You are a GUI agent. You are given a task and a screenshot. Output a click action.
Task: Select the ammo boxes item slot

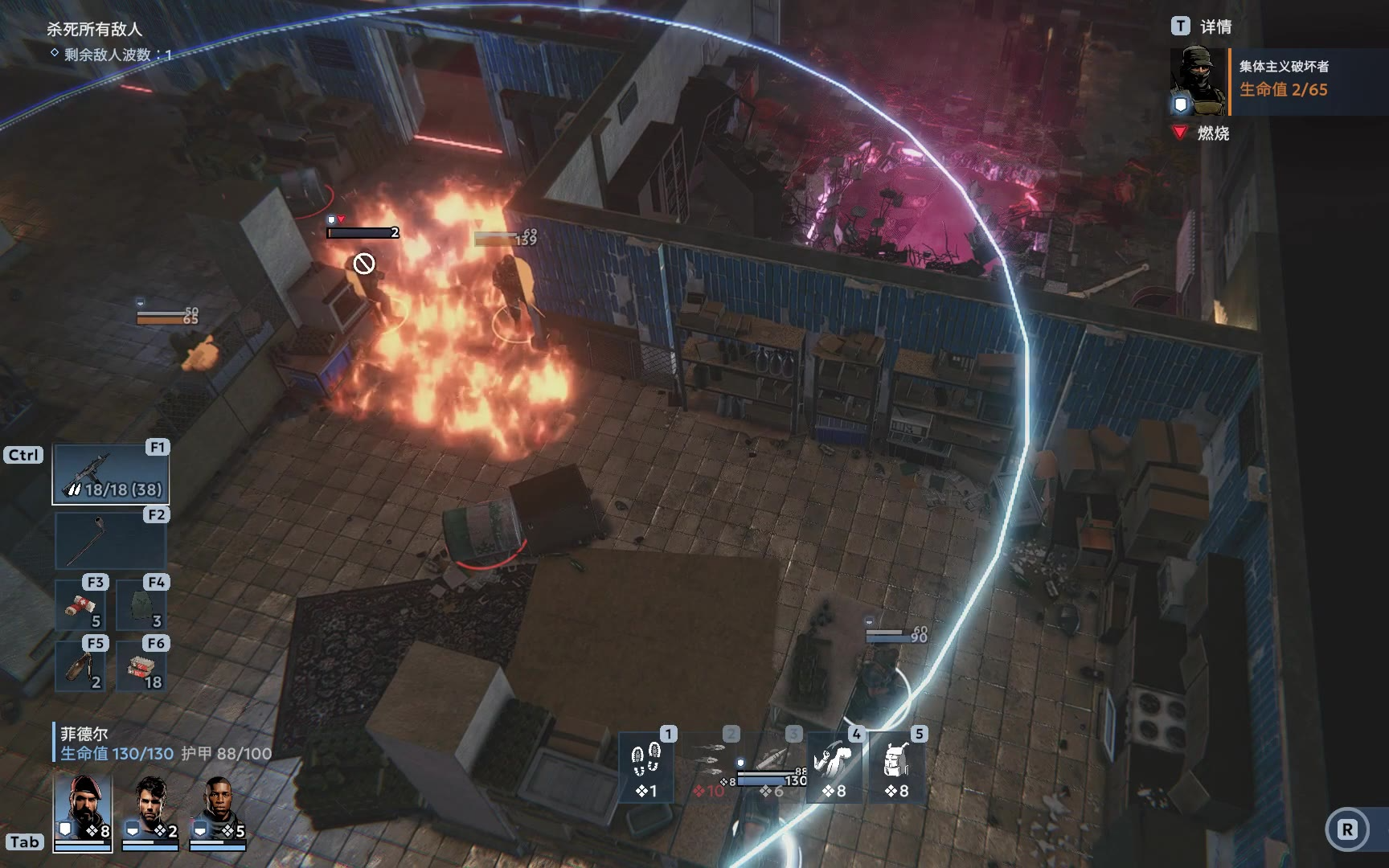[x=141, y=665]
